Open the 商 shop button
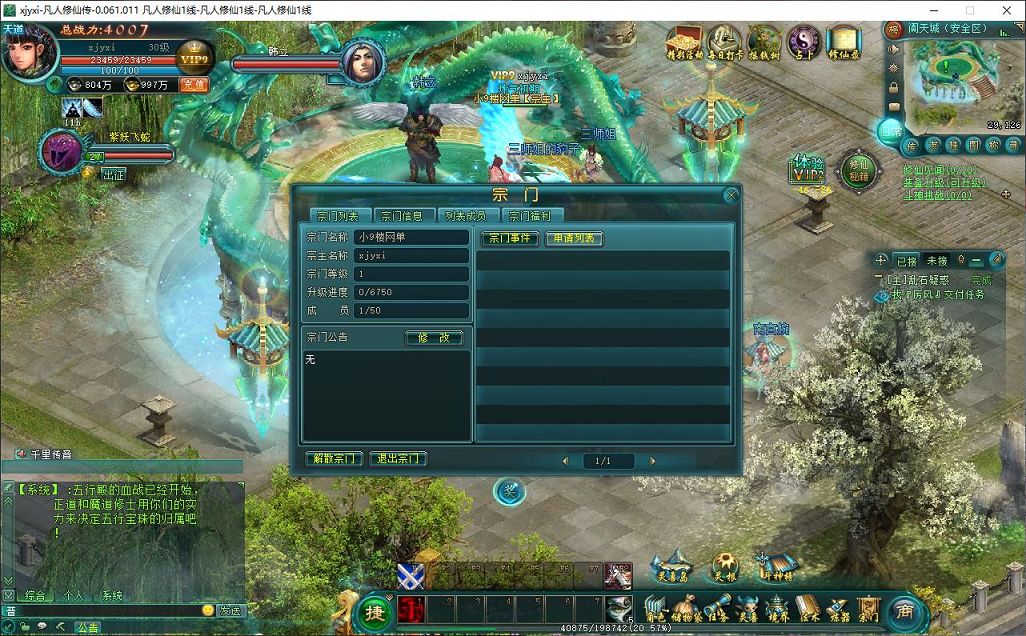1026x636 pixels. click(x=903, y=610)
